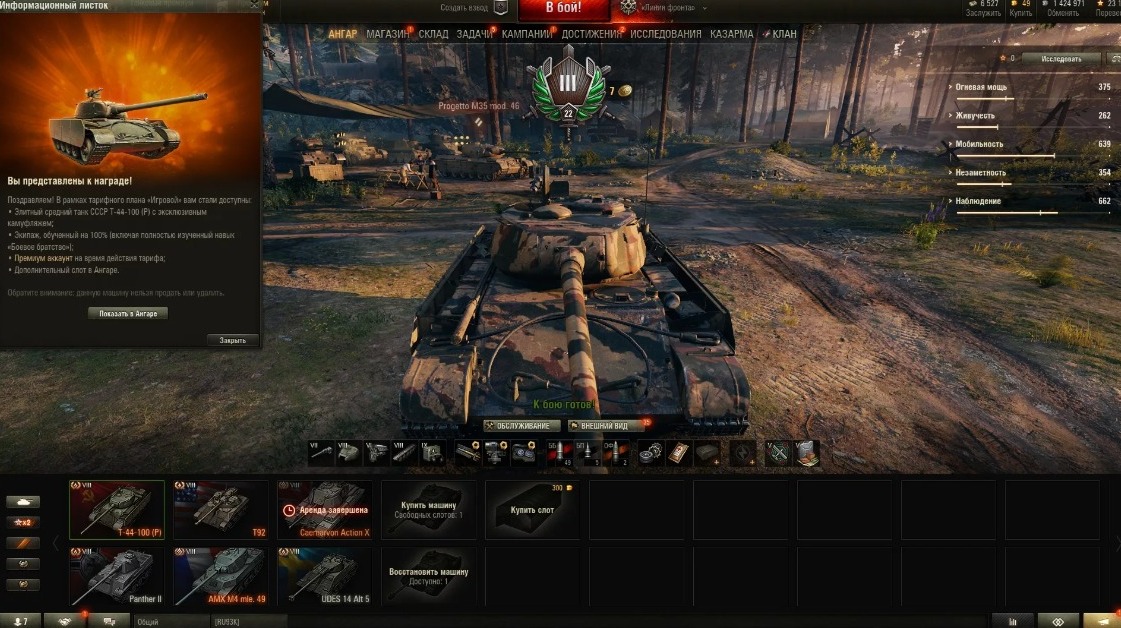Show the «Достижения» tab
This screenshot has height=628, width=1121.
click(x=591, y=34)
